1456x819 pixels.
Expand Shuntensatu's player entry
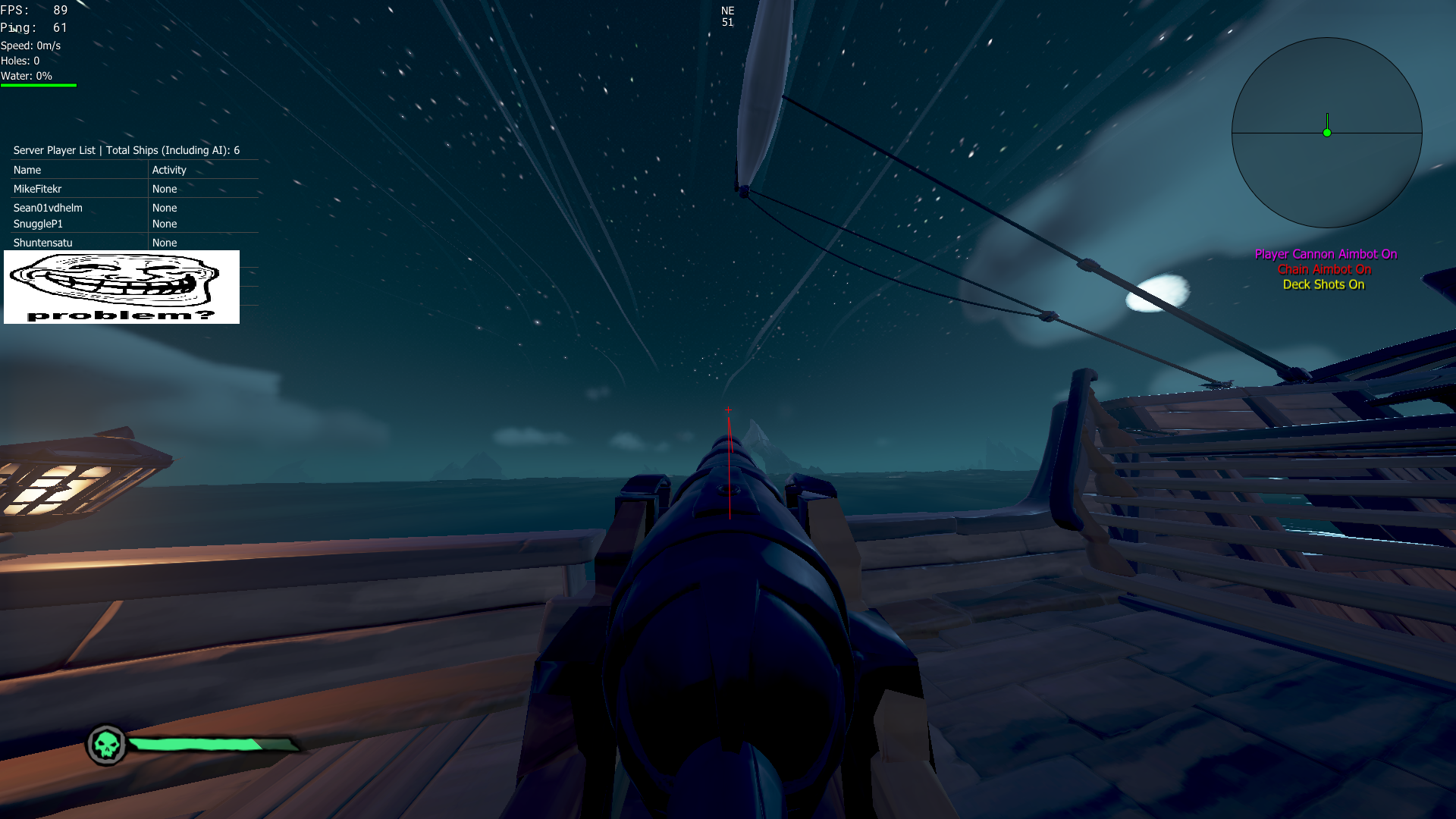(42, 242)
